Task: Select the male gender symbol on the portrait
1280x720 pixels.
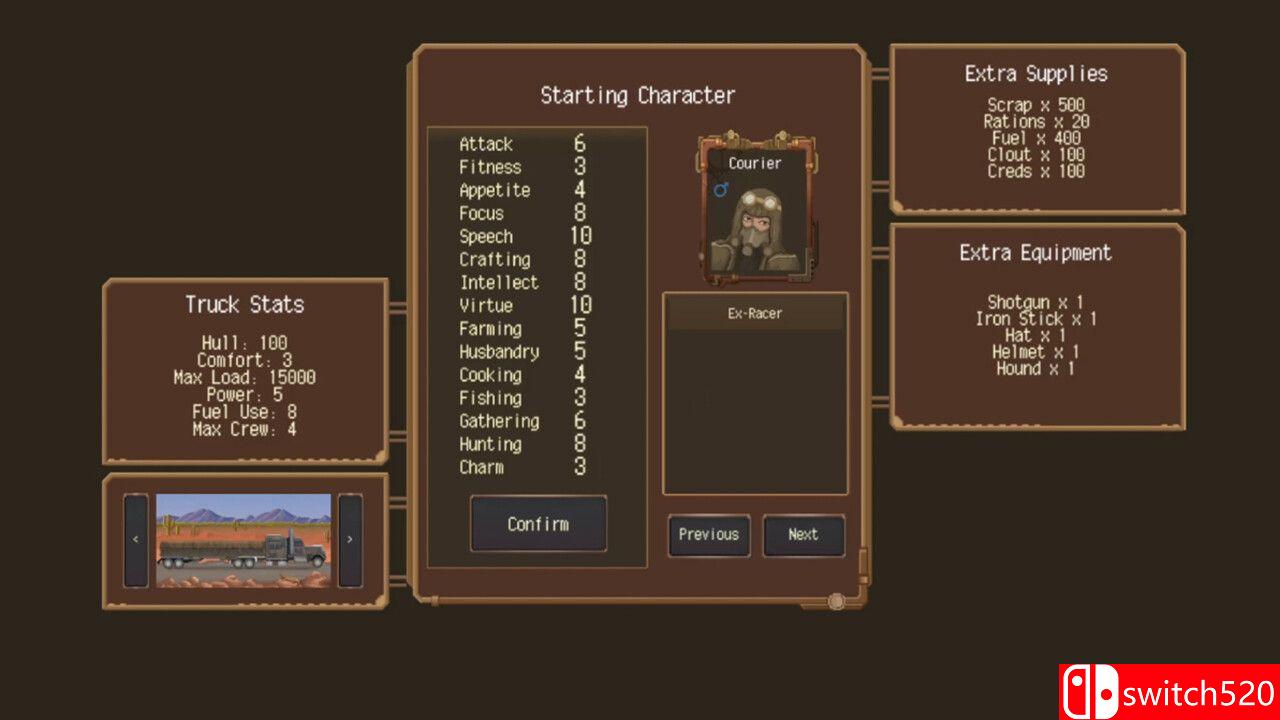Action: coord(719,190)
